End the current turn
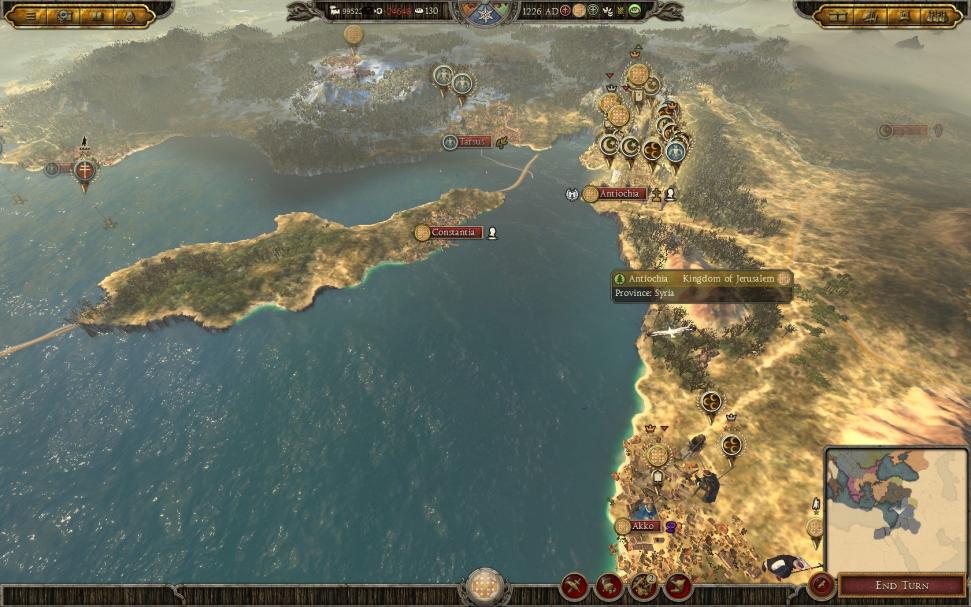 [x=901, y=585]
